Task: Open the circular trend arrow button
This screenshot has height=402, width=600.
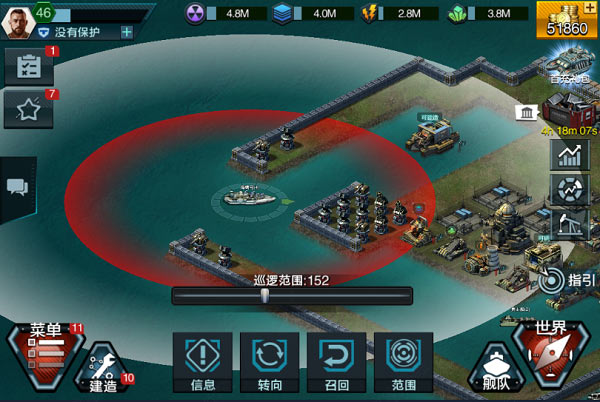Action: 567,190
